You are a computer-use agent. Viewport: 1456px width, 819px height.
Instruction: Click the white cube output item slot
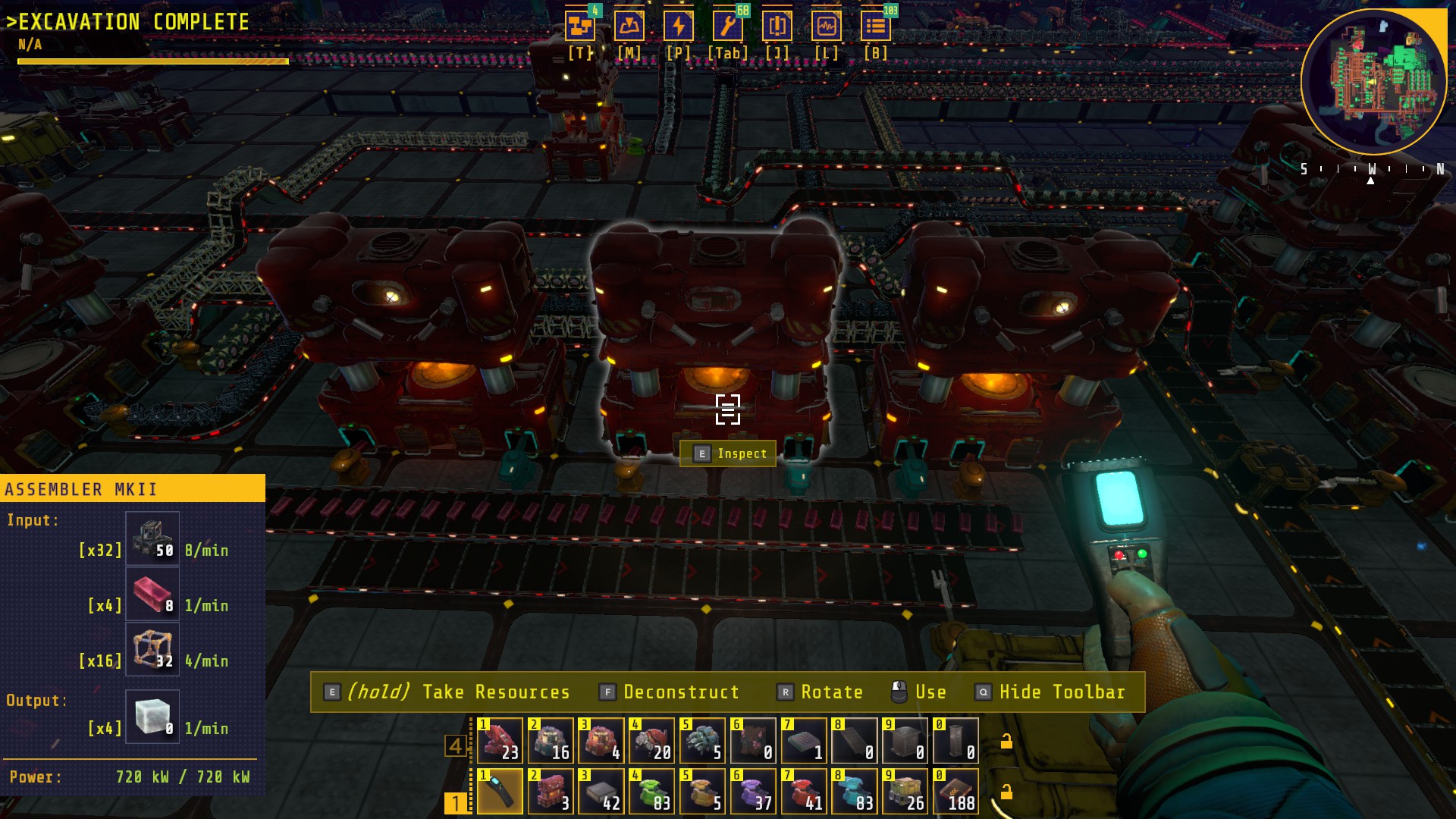point(152,717)
